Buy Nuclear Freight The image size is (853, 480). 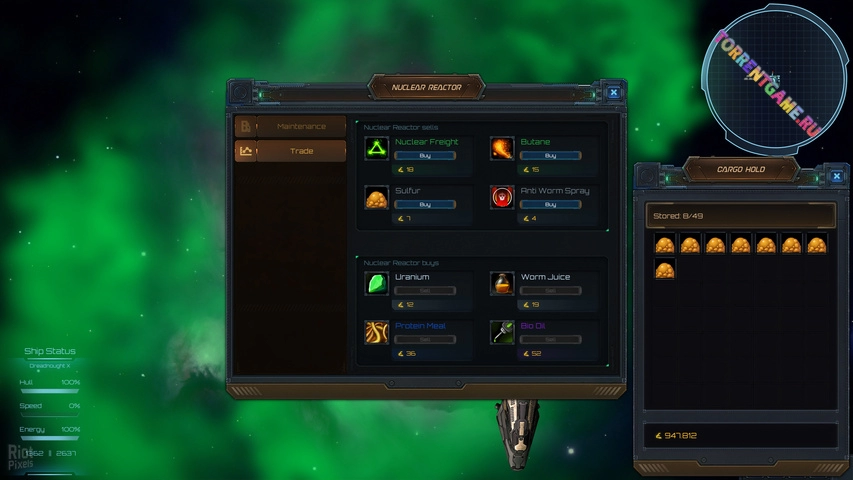pos(425,156)
